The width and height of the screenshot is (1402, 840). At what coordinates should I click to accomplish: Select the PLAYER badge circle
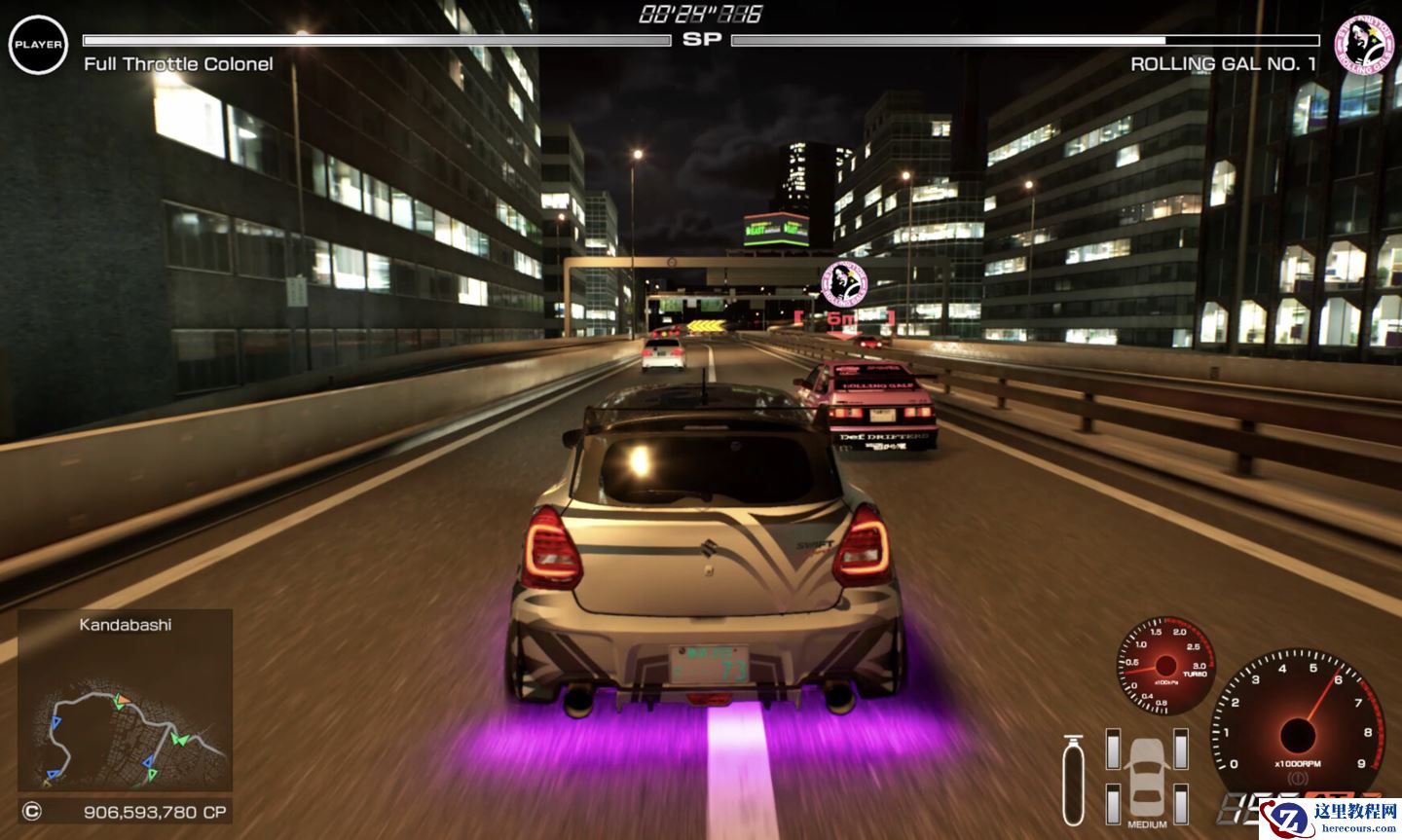click(38, 45)
